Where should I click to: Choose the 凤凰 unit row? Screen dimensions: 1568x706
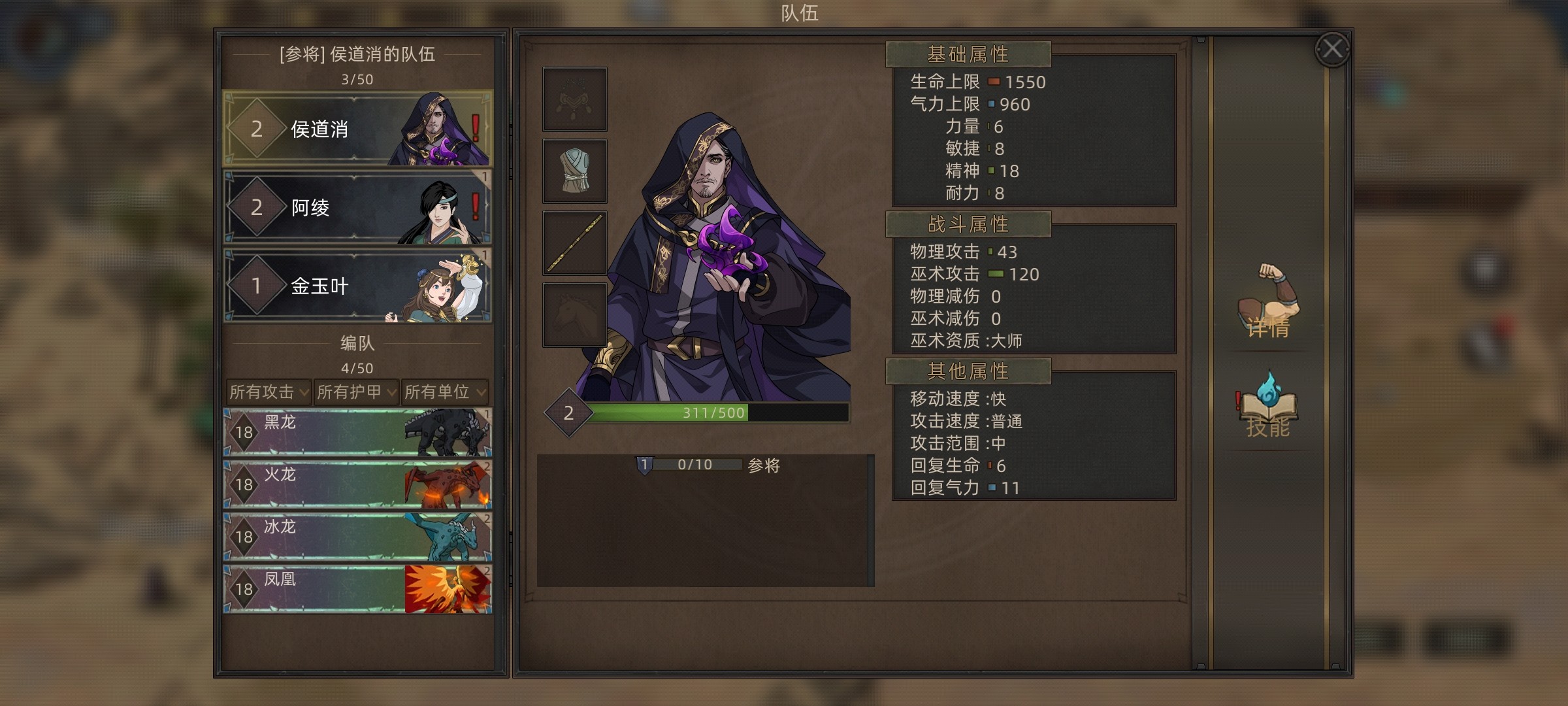357,589
